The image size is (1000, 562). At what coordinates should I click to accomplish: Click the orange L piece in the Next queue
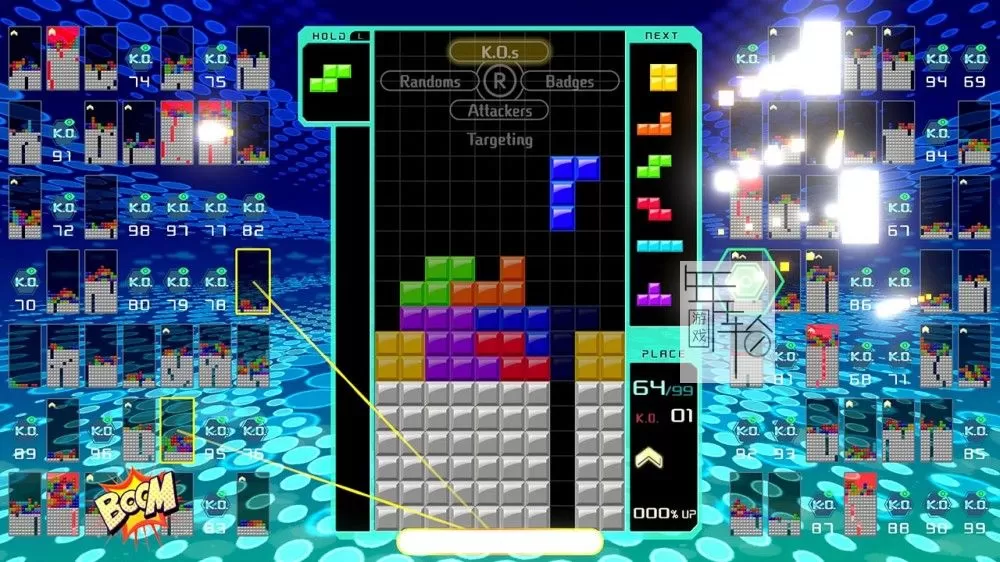pos(655,123)
